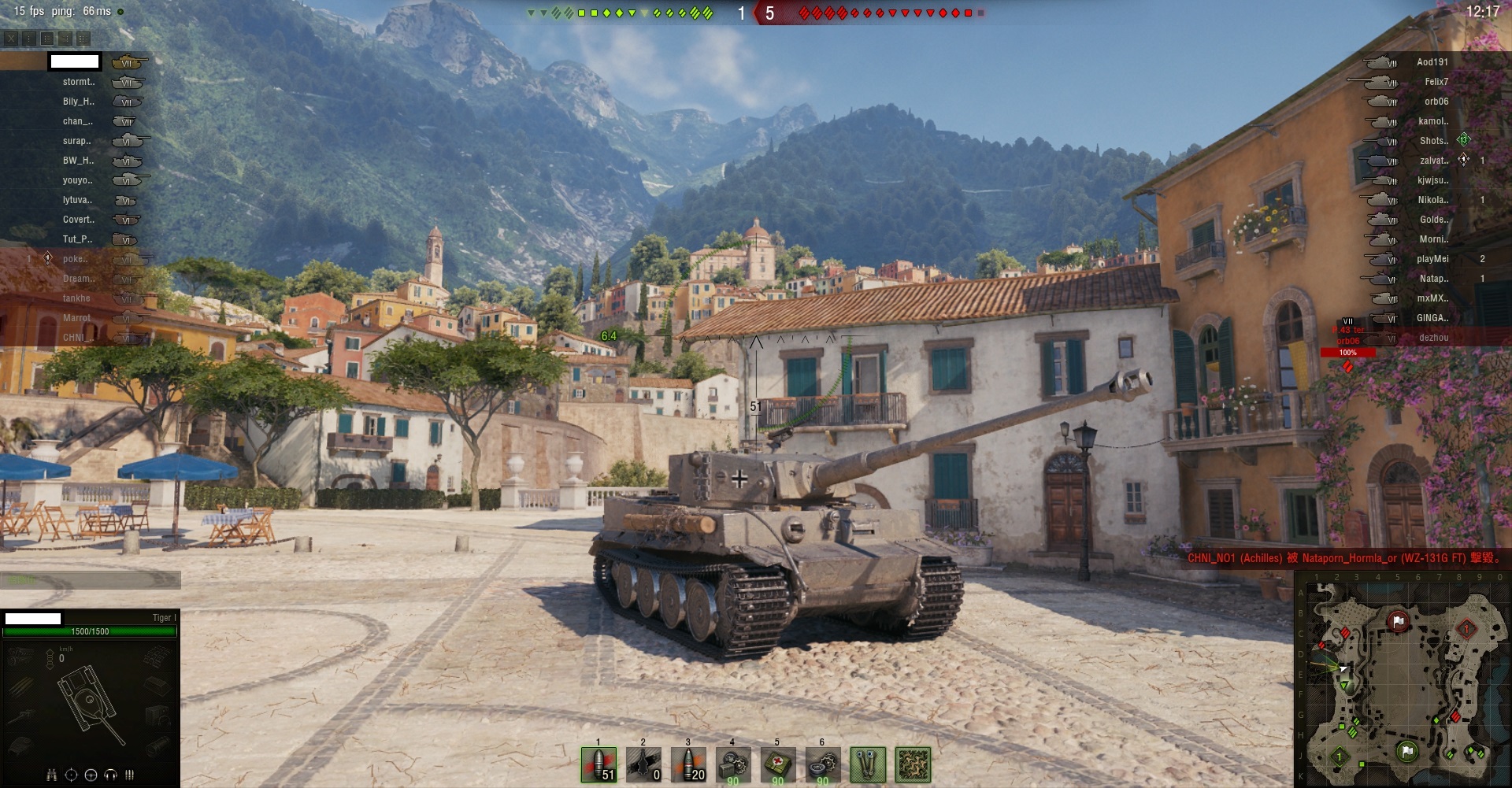Click the gunner crosshair crew icon

click(x=71, y=775)
